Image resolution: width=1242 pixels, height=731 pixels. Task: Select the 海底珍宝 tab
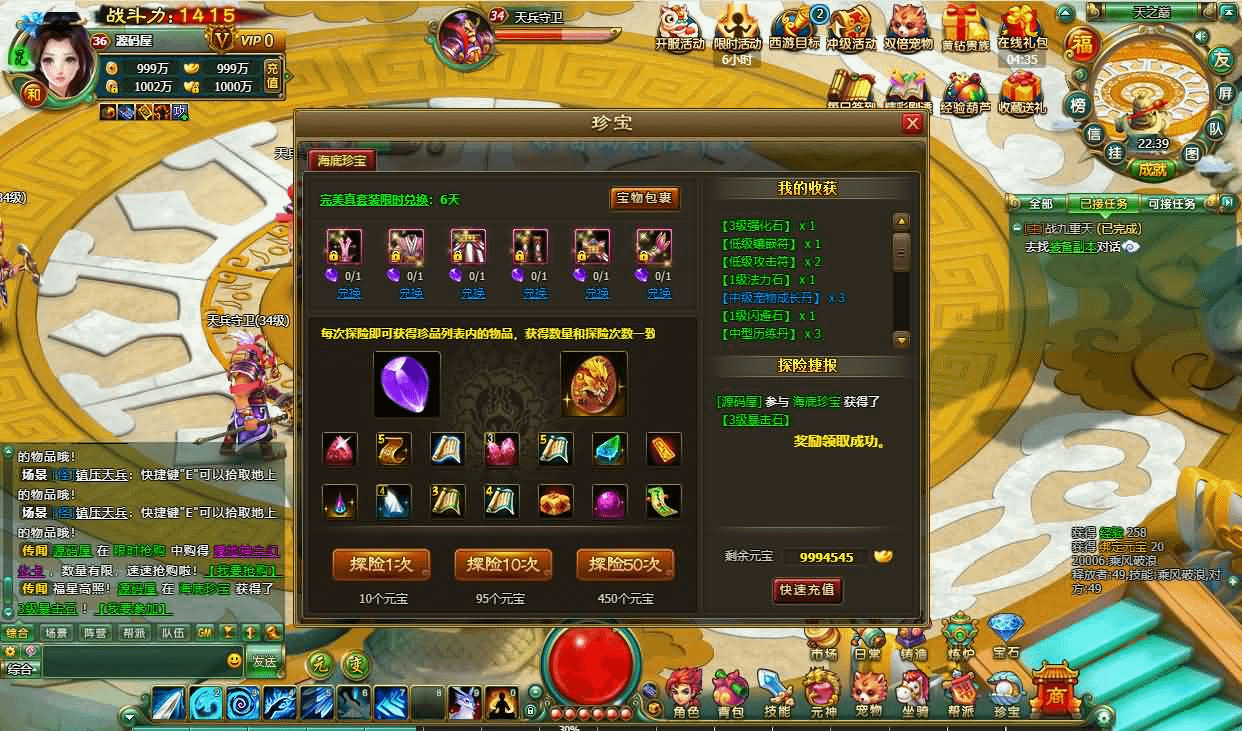[342, 160]
